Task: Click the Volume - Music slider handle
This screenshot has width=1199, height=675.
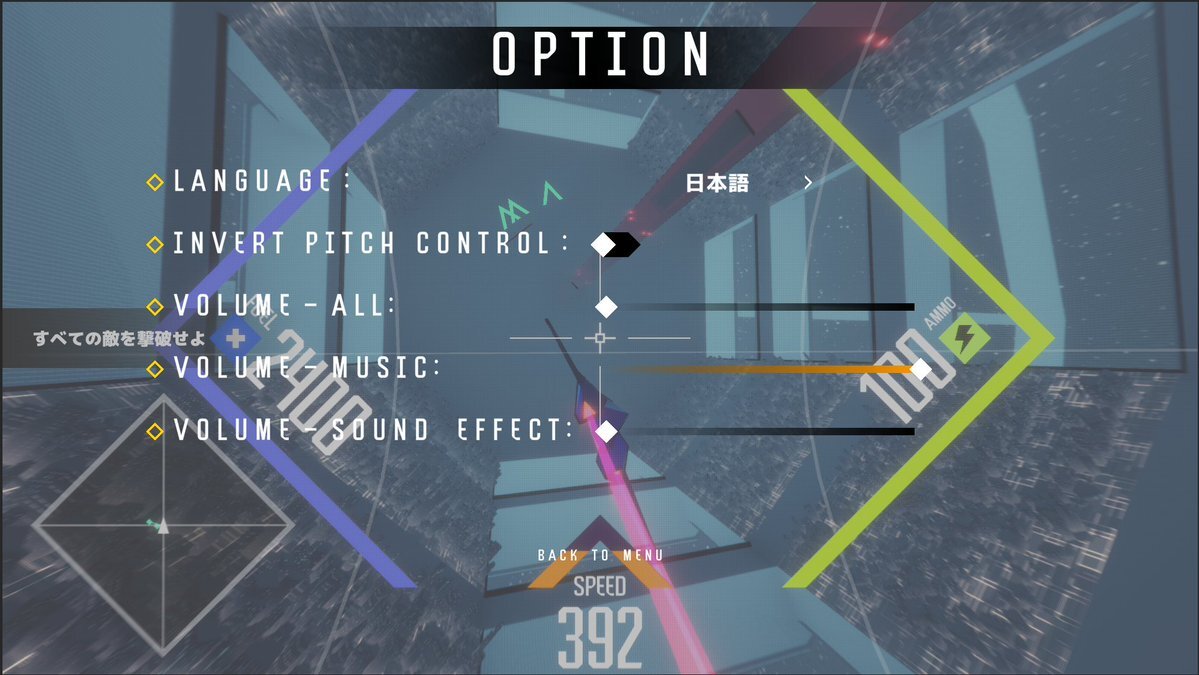Action: coord(920,369)
